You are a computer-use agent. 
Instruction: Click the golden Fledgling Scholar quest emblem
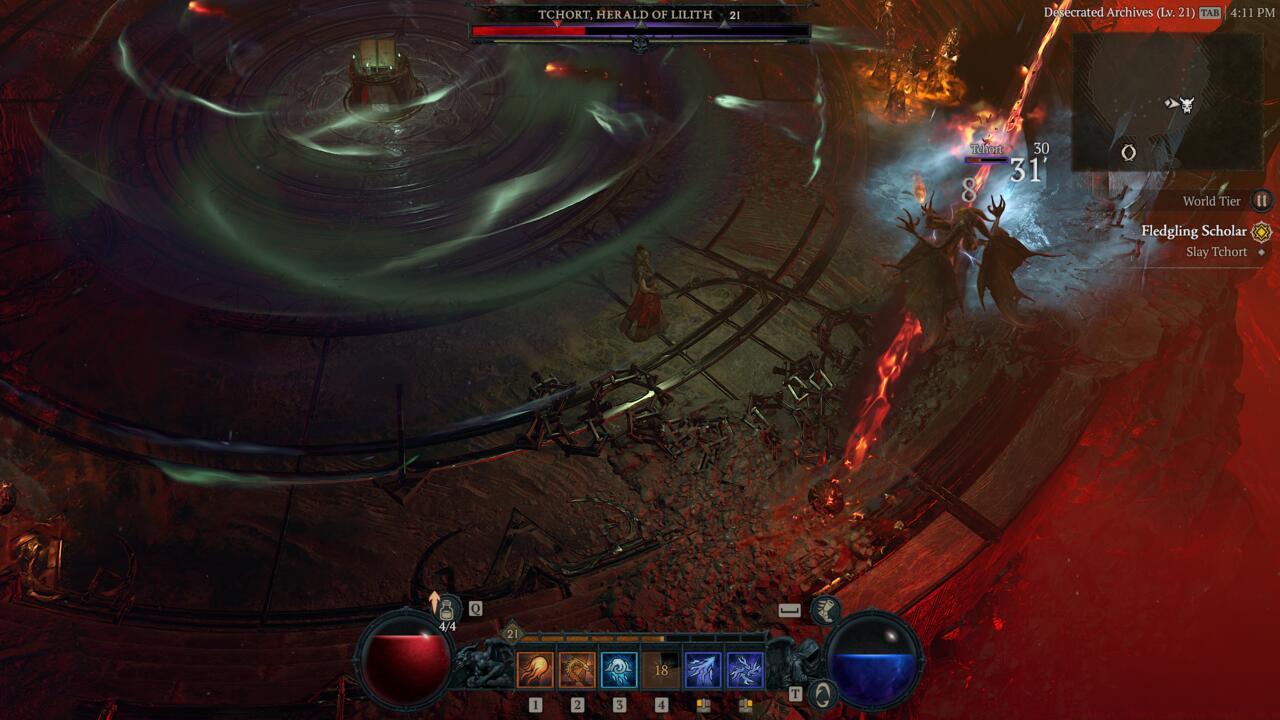point(1260,230)
